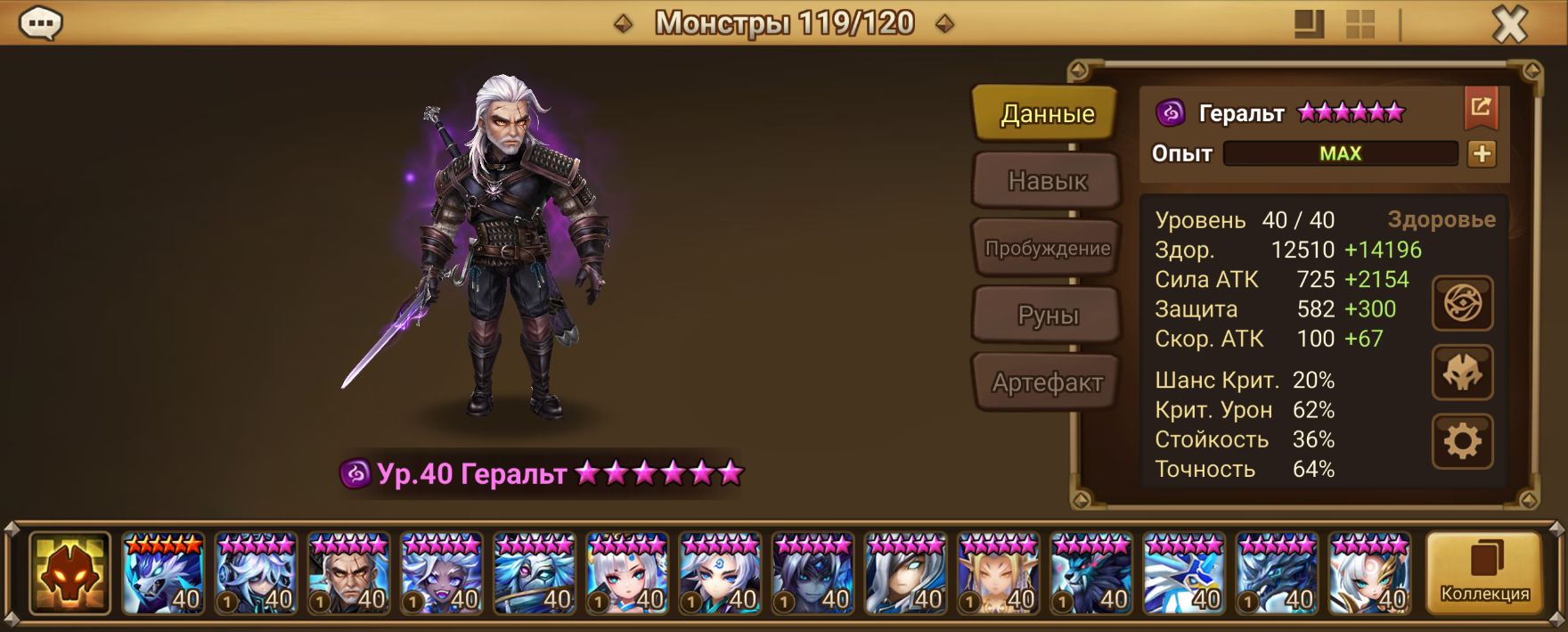Click the monster head icon button
This screenshot has height=632, width=1568.
[1462, 373]
